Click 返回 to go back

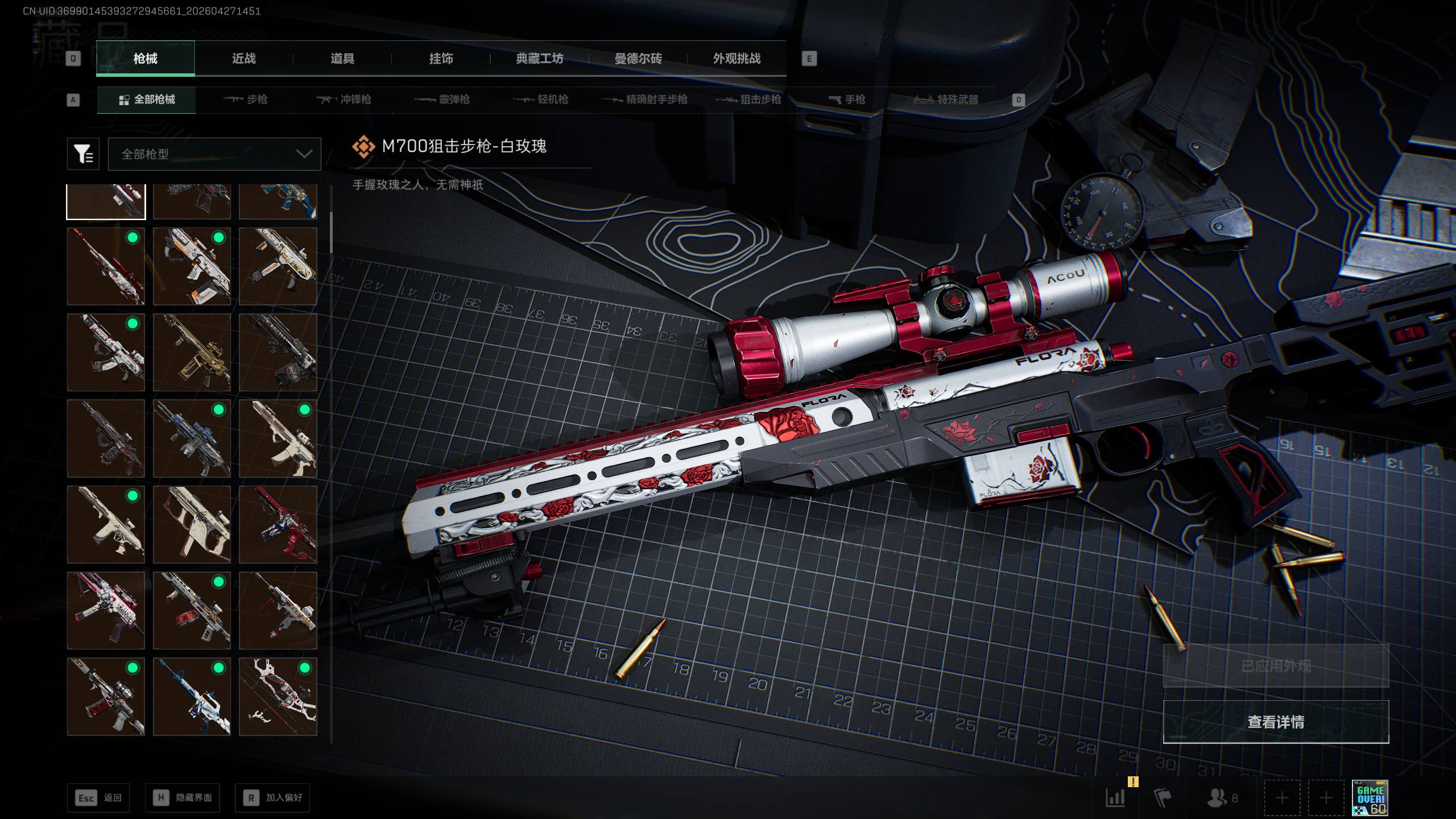(98, 798)
